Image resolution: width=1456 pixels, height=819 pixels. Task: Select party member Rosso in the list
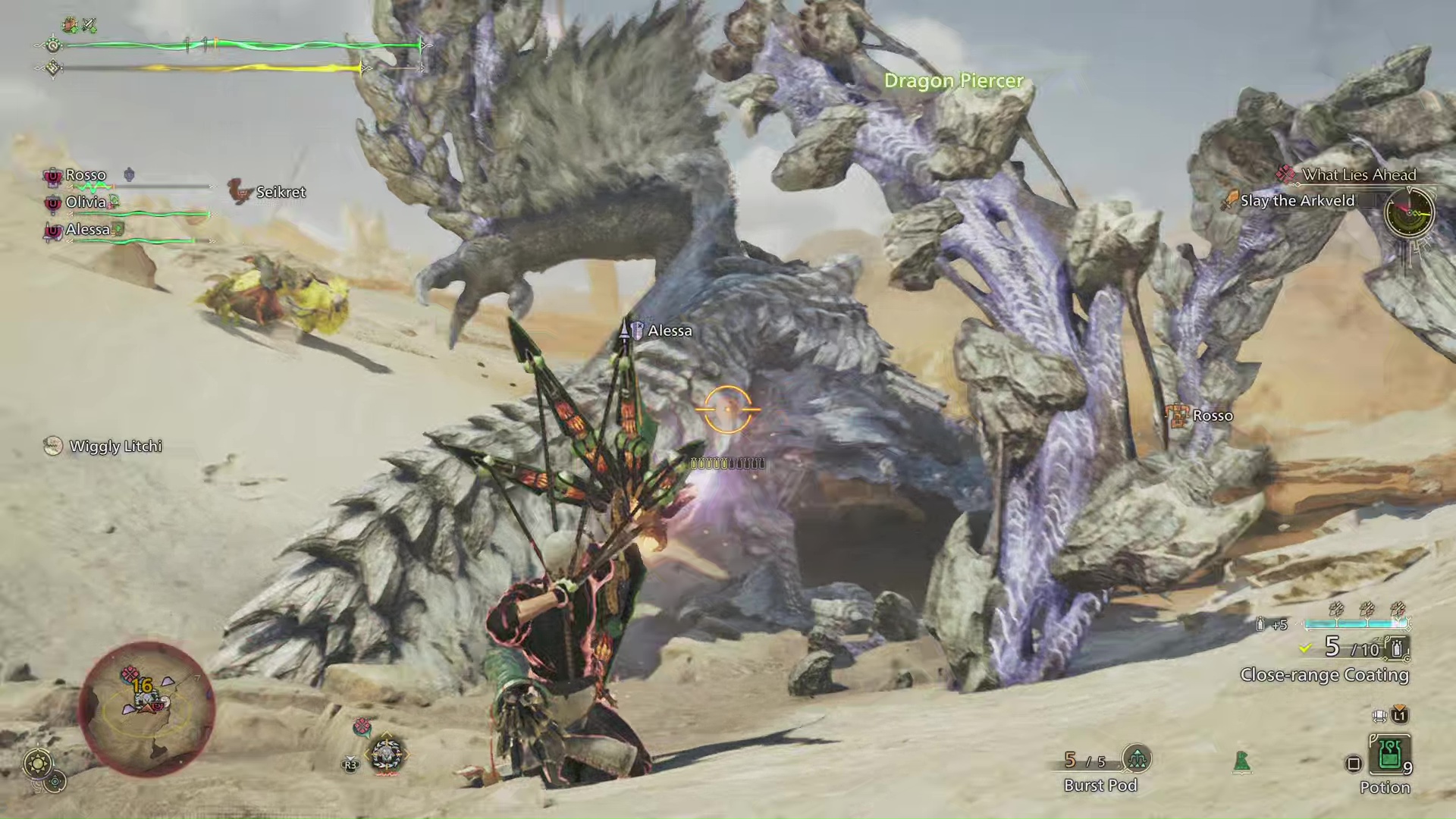point(85,175)
